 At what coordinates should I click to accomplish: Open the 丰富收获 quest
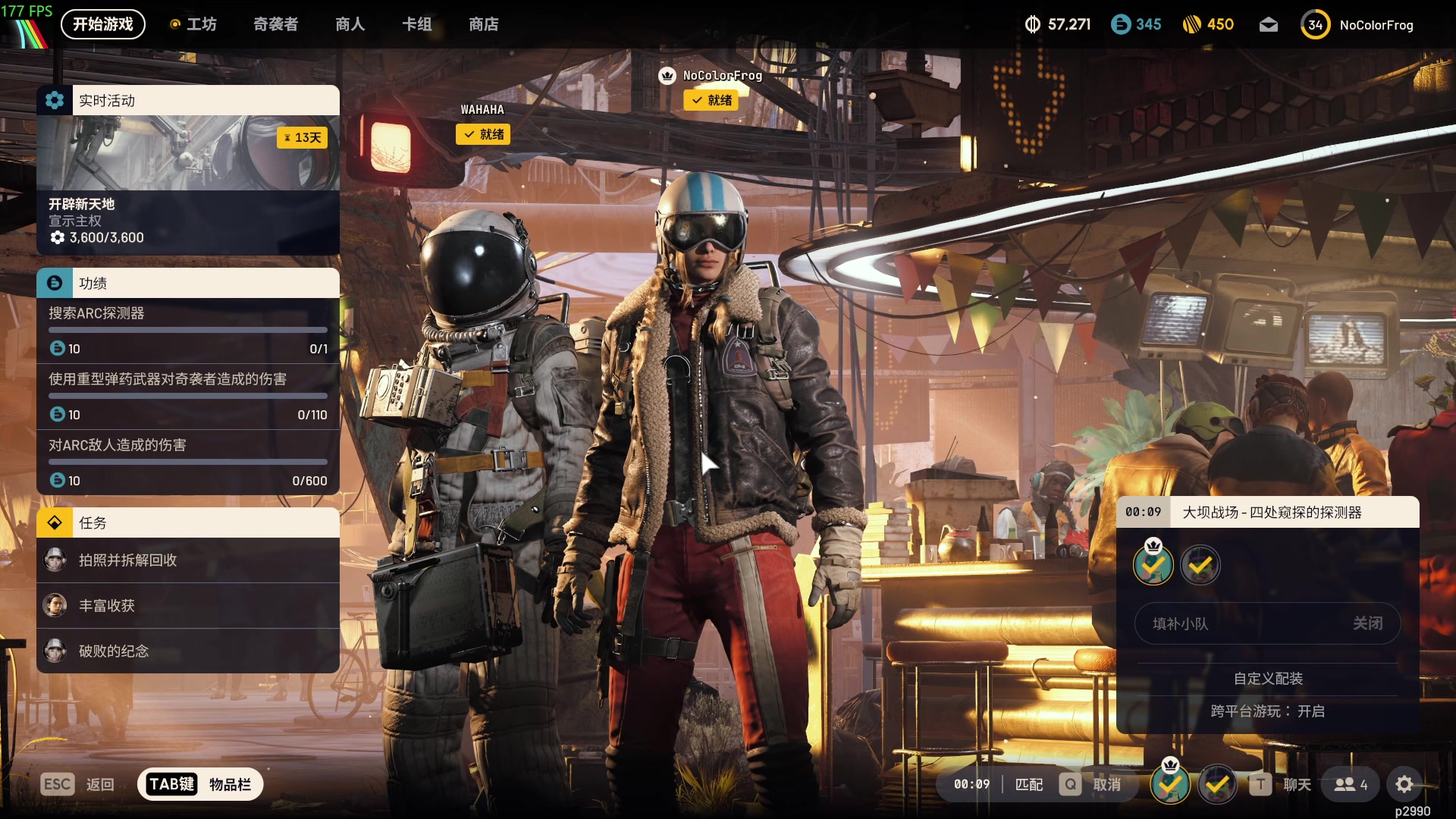pyautogui.click(x=187, y=606)
